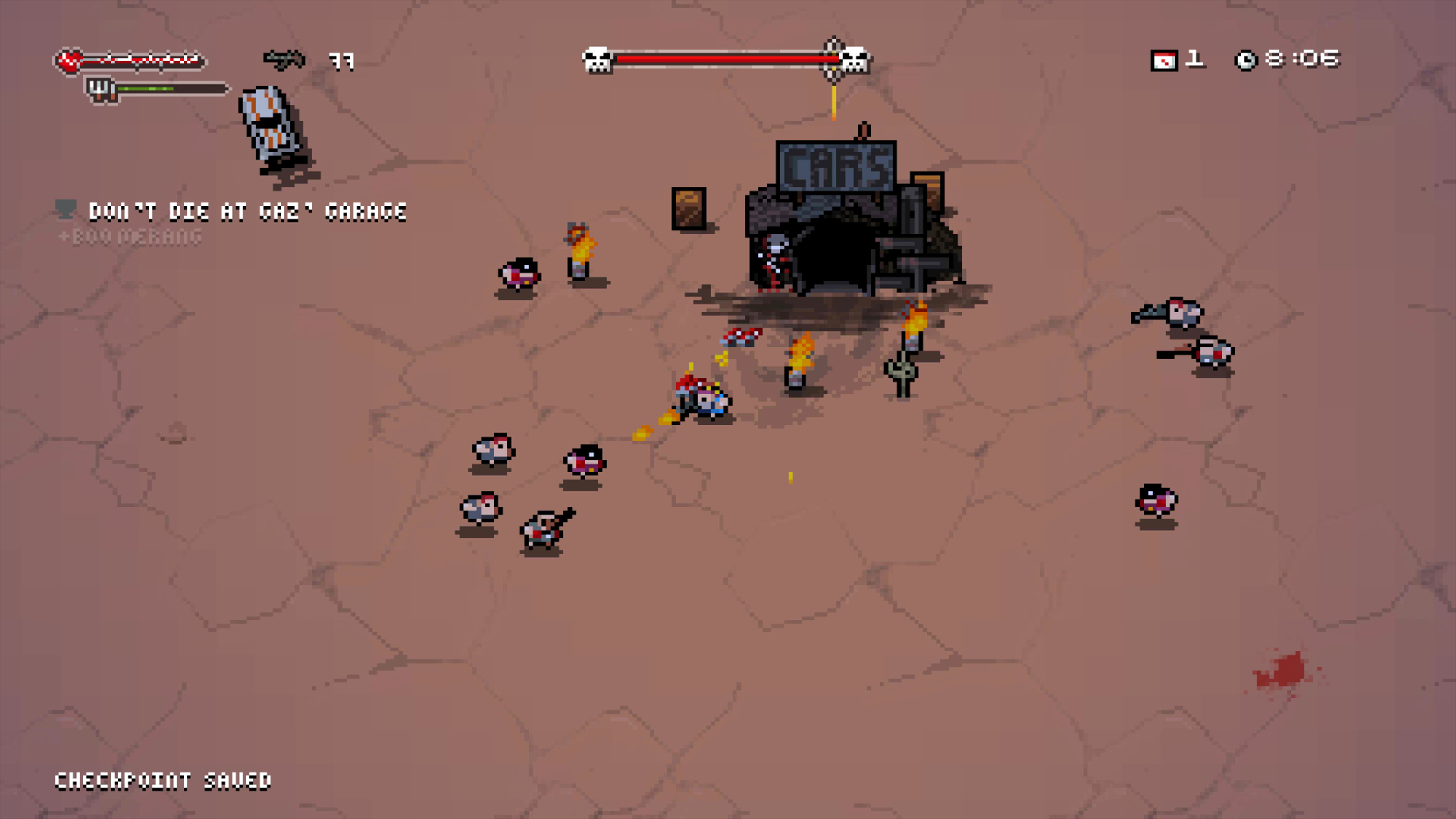Click the DON'T DIE AT GAZ' GARAGE challenge

[x=248, y=212]
